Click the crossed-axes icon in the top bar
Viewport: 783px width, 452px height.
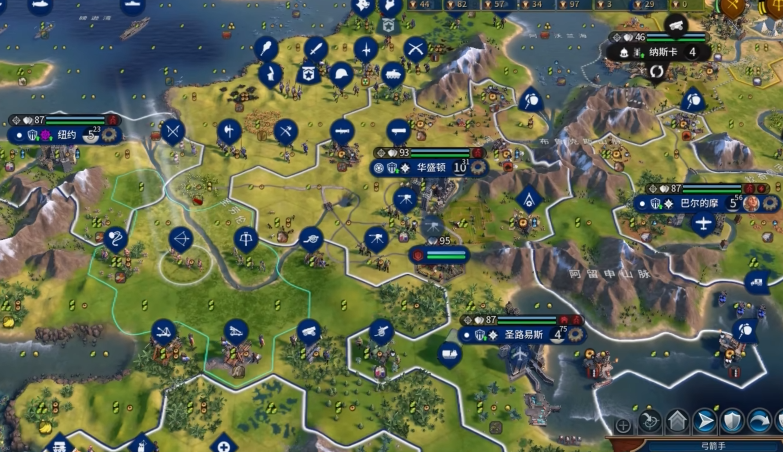735,8
